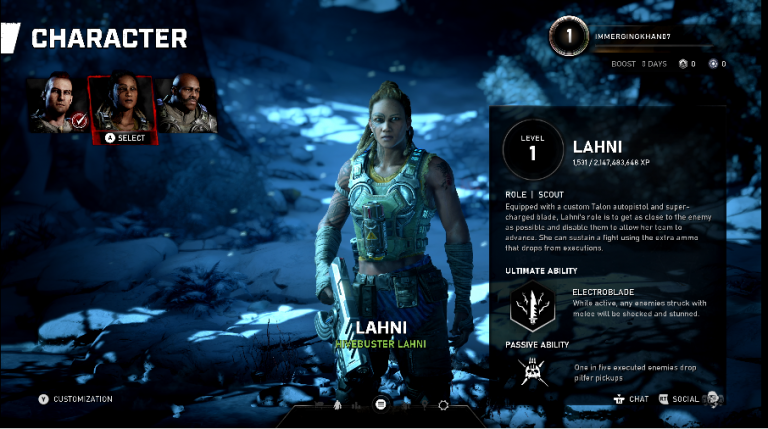
Task: Open the Customization menu
Action: click(77, 399)
